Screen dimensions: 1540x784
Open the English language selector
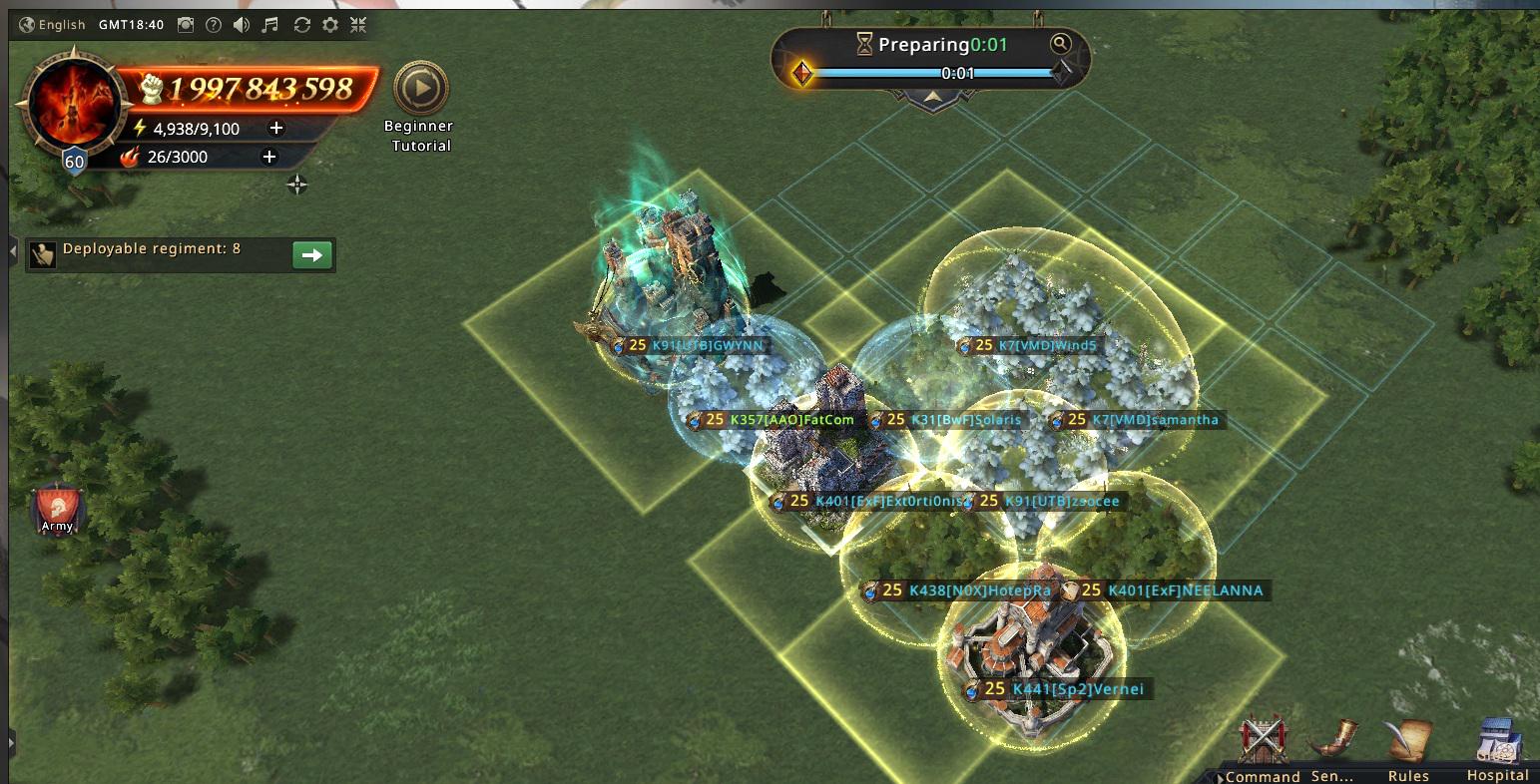click(x=52, y=25)
